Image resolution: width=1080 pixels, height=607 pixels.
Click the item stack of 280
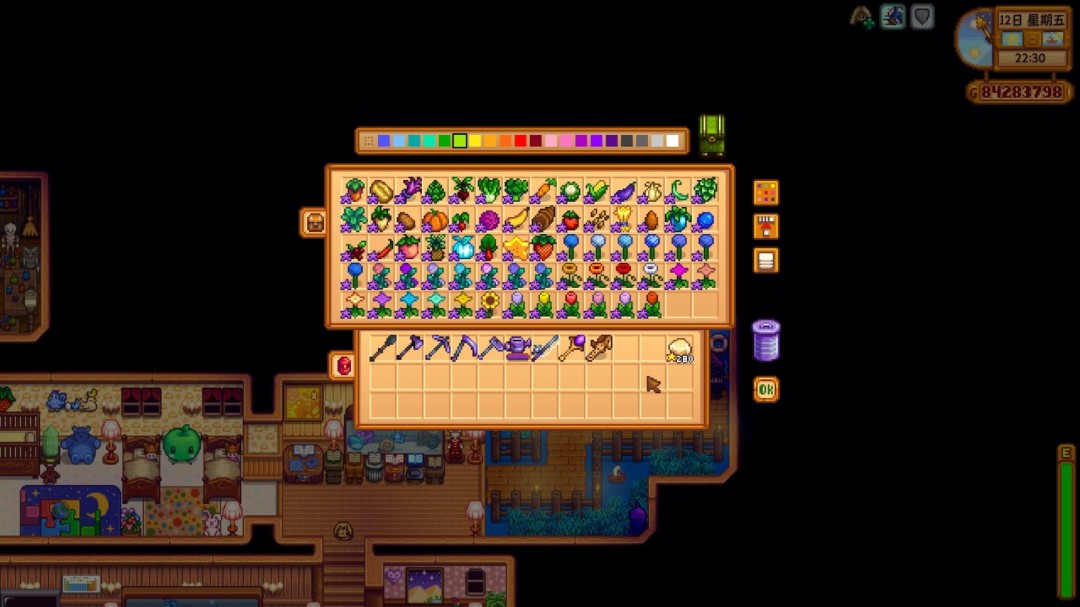tap(680, 349)
